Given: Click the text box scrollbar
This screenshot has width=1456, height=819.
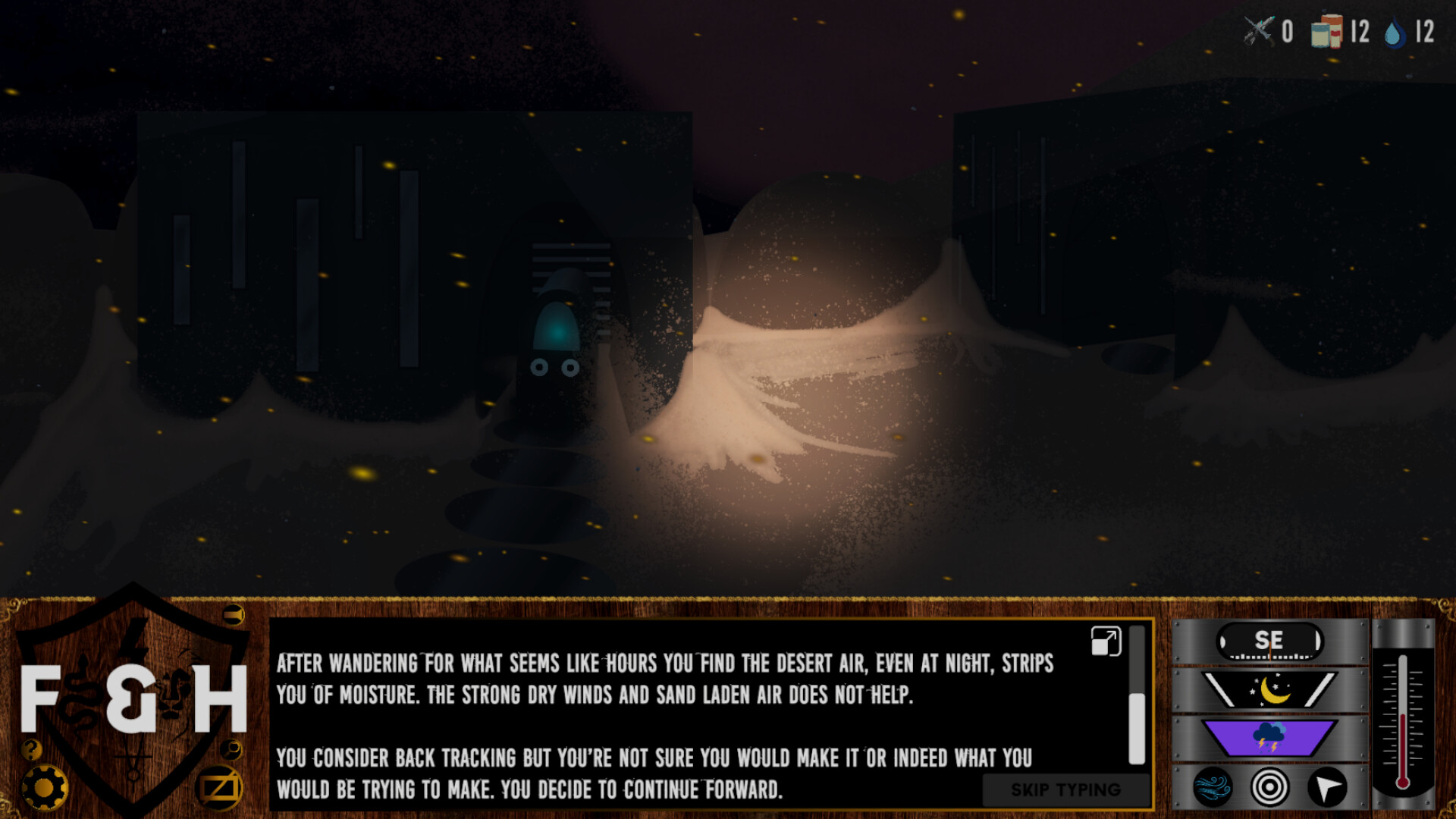Looking at the screenshot, I should coord(1136,726).
